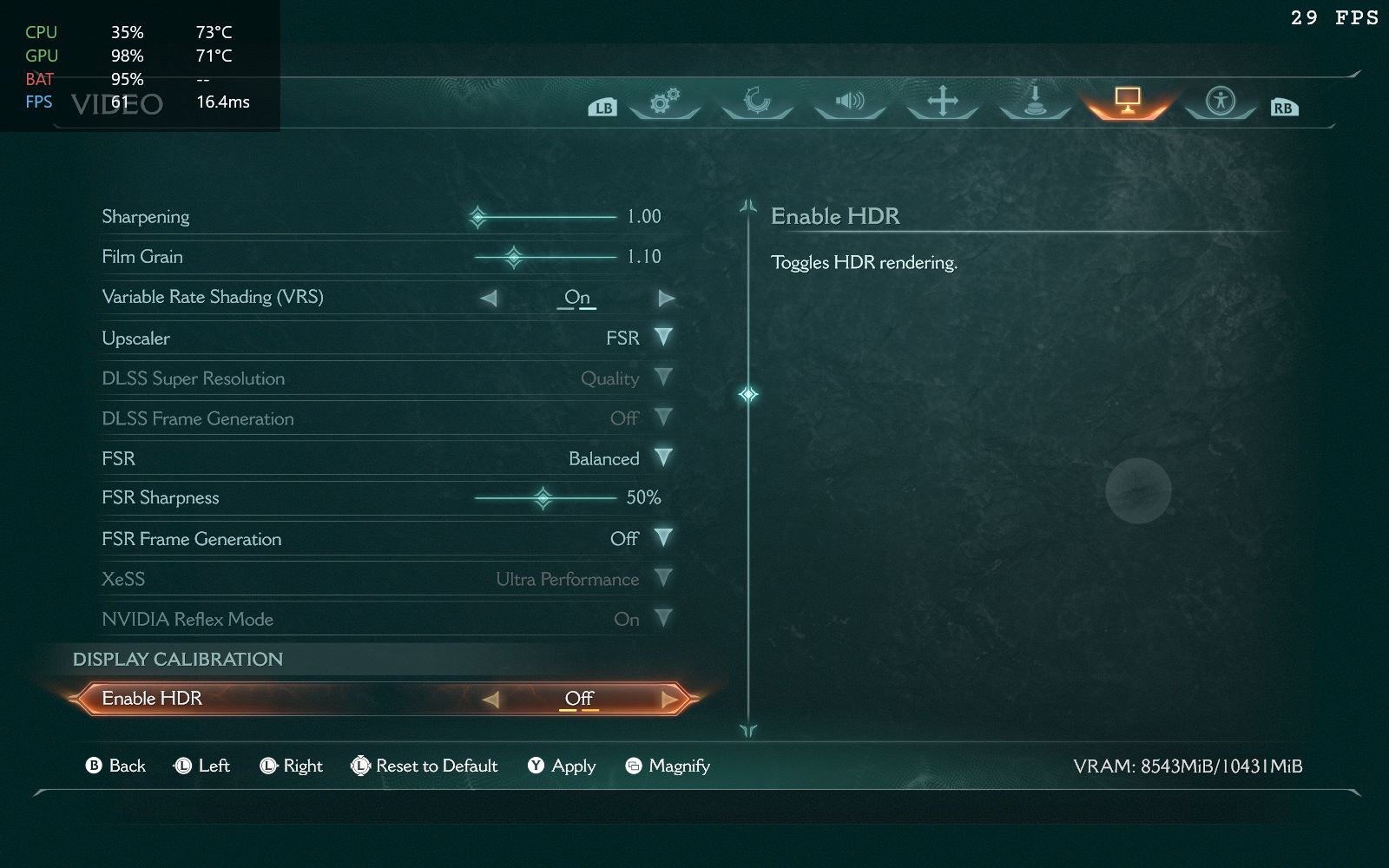Viewport: 1389px width, 868px height.
Task: Click the Film Grain slider handle
Action: [514, 257]
